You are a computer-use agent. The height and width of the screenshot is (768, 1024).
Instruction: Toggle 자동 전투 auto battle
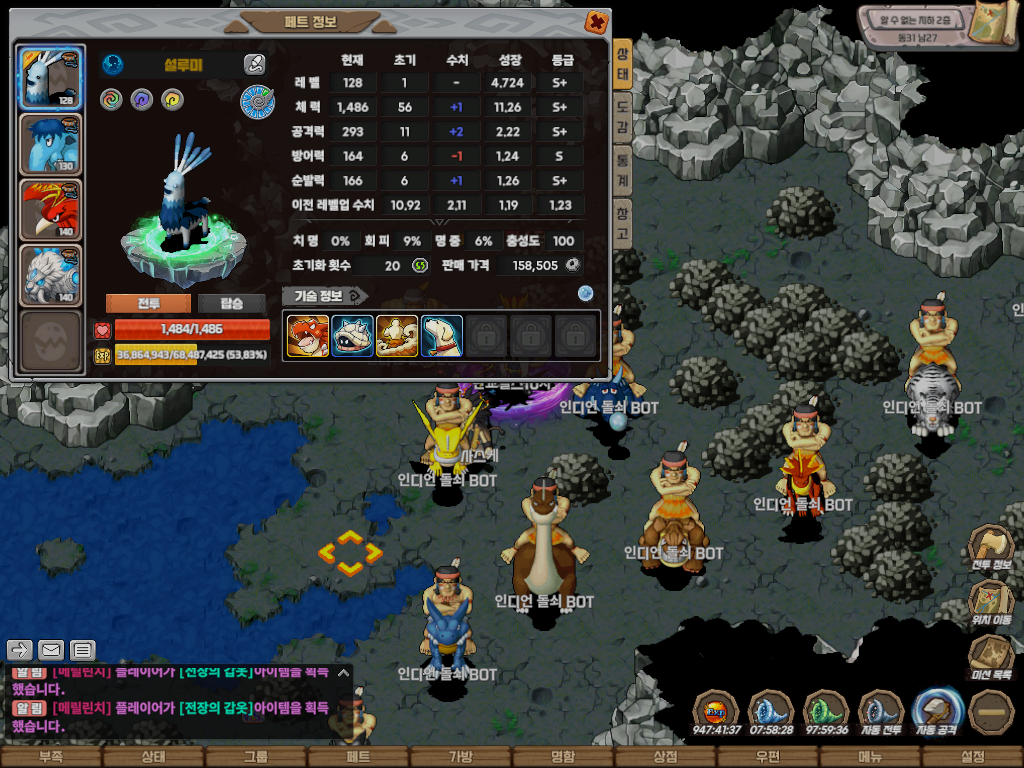click(881, 712)
